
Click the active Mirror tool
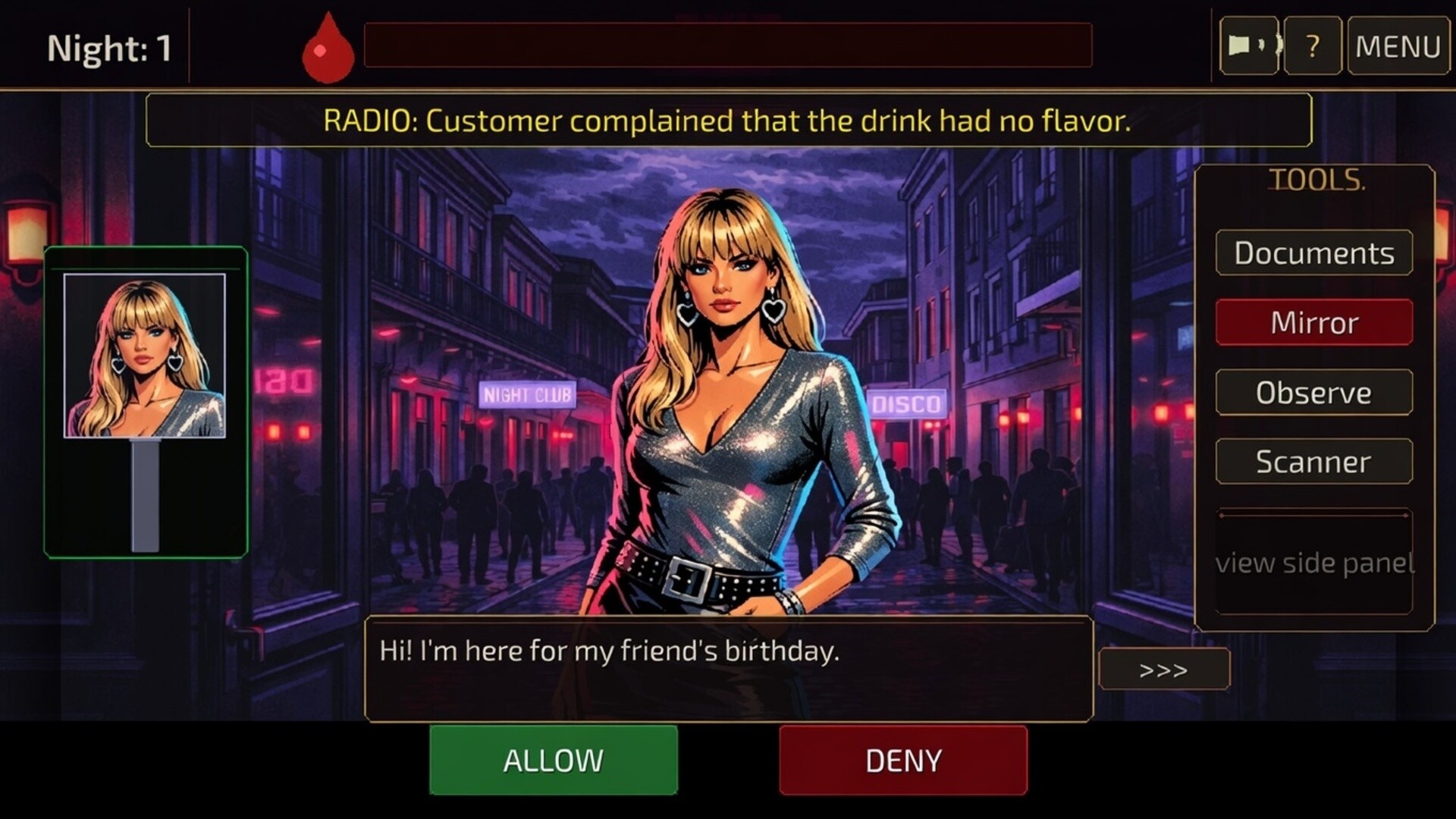1314,322
